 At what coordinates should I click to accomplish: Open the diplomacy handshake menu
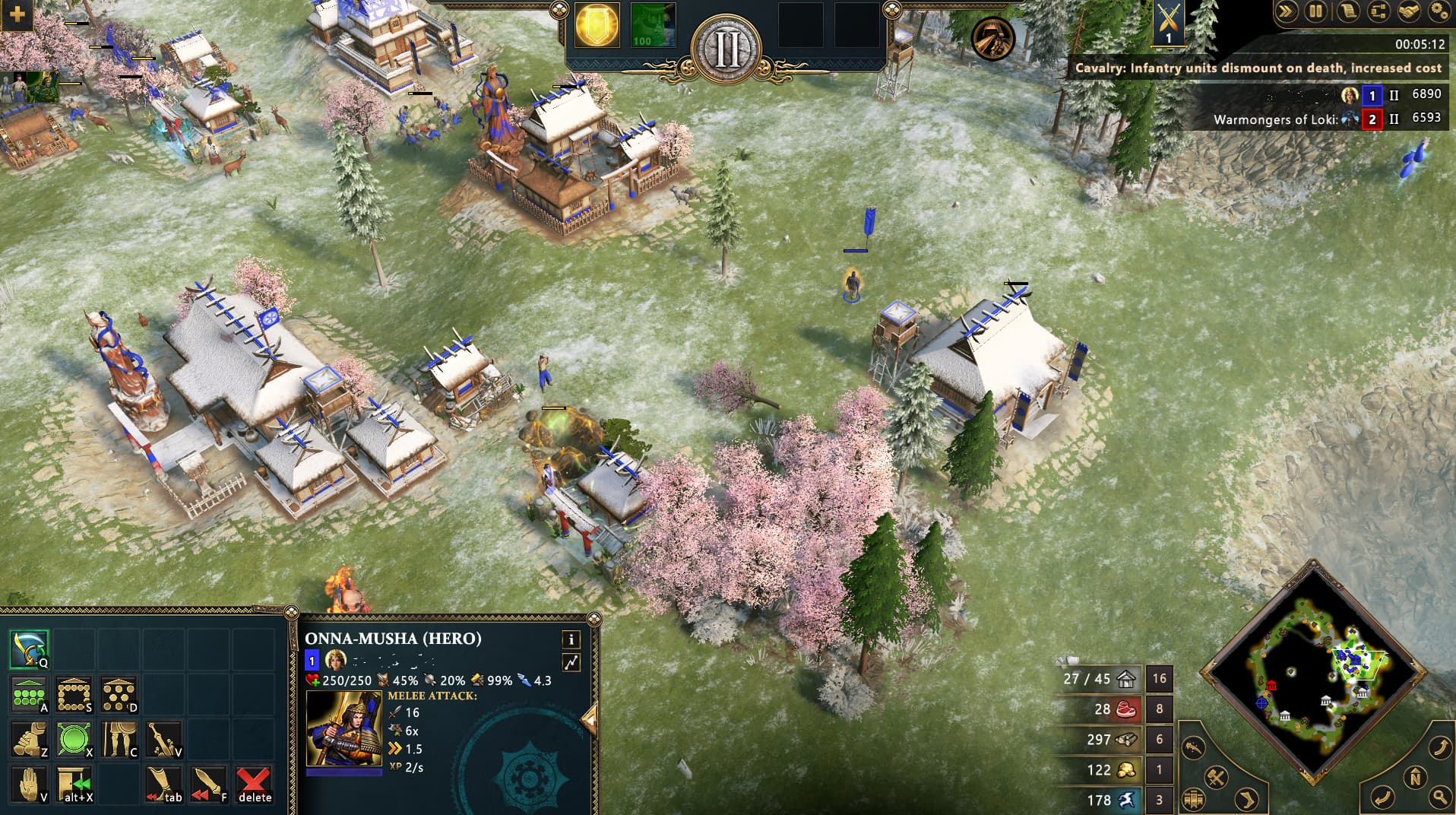(1408, 11)
